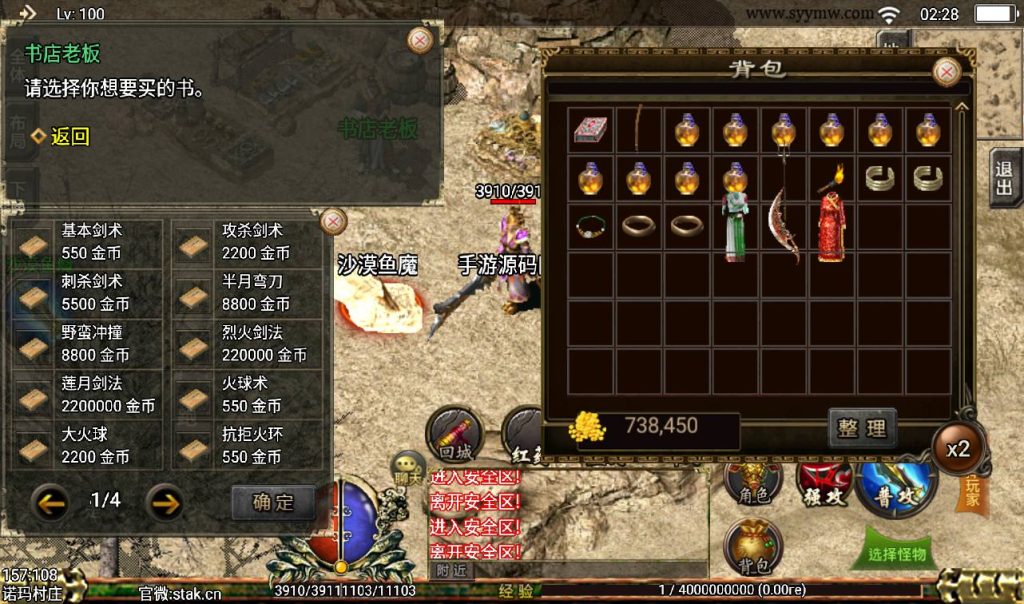Sort inventory with 整理 button
The image size is (1024, 604).
(862, 428)
